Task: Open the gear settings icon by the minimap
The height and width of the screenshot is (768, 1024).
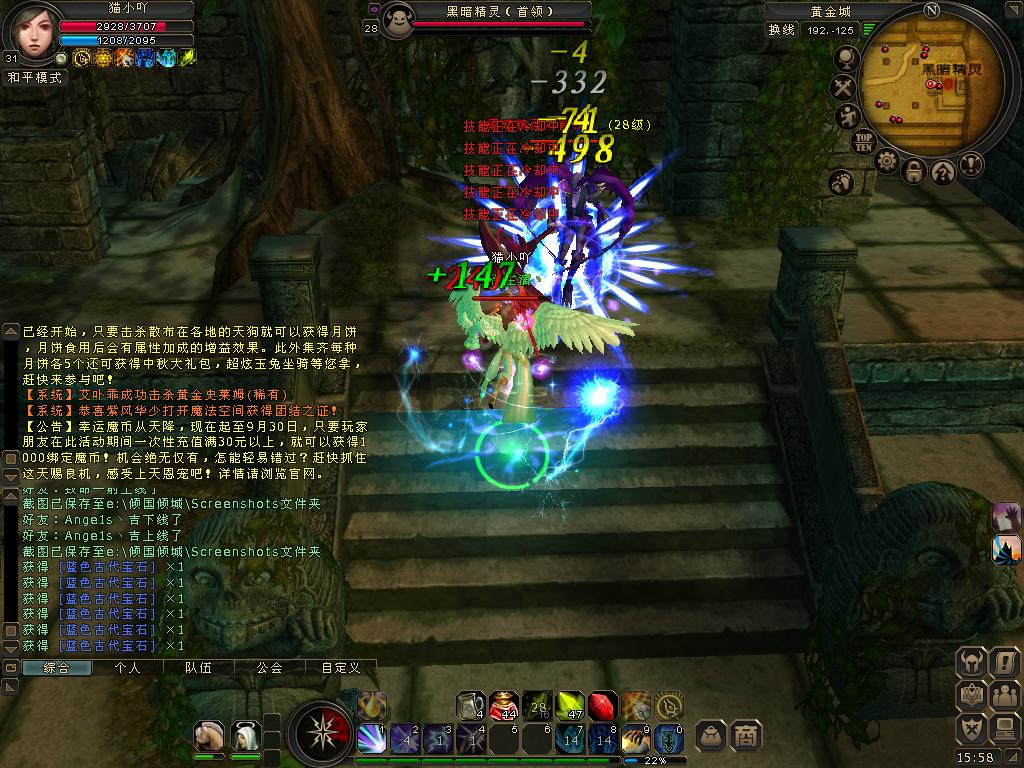Action: [x=886, y=161]
